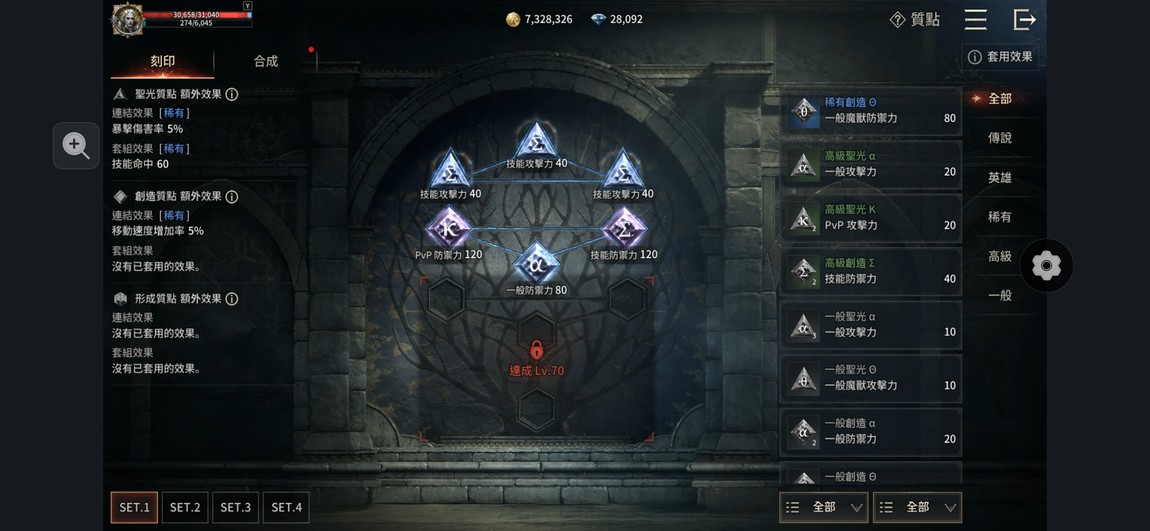
Task: Click the magnifier zoom button
Action: pyautogui.click(x=76, y=146)
